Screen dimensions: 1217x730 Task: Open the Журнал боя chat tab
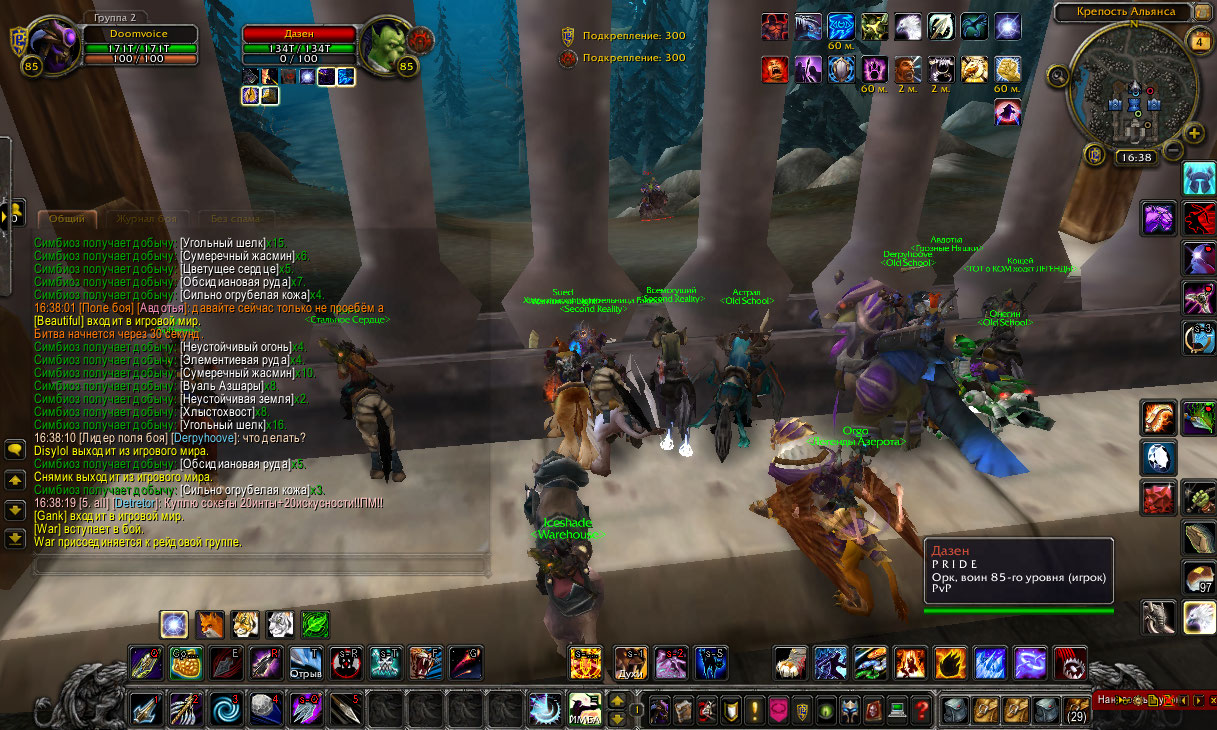click(x=146, y=219)
